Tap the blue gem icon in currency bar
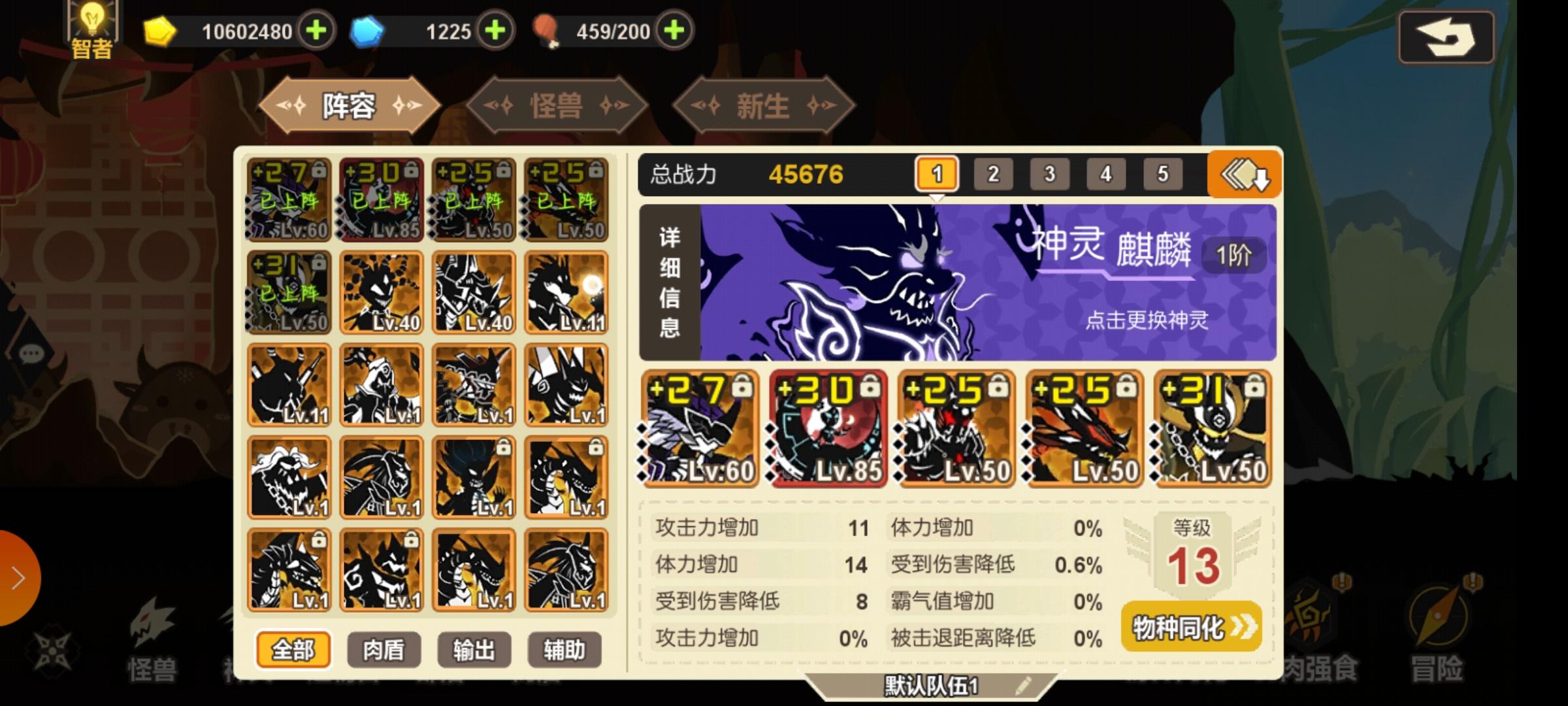This screenshot has width=1568, height=706. (369, 29)
